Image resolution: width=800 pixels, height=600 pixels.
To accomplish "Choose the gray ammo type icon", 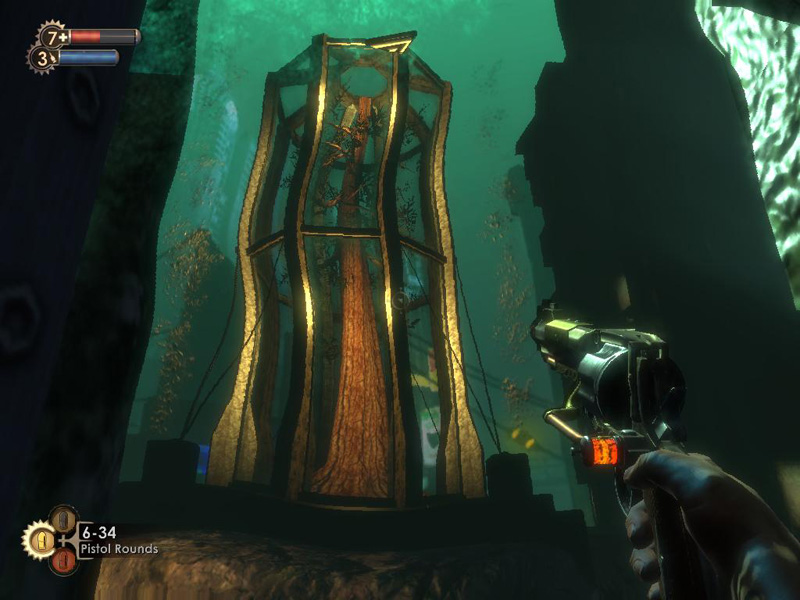I will [x=62, y=519].
